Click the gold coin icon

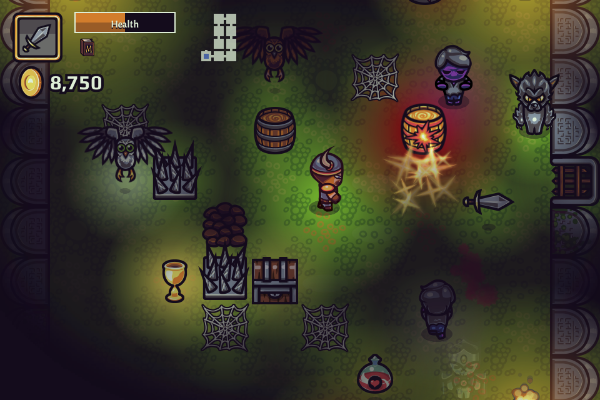click(x=31, y=82)
